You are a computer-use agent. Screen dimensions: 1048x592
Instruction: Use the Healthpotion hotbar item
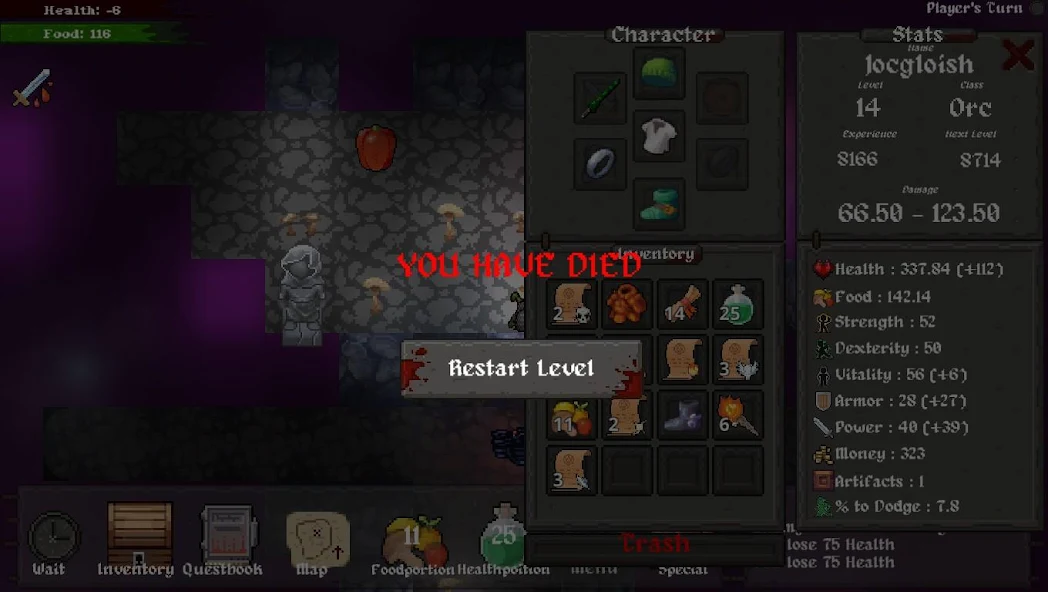pyautogui.click(x=503, y=536)
